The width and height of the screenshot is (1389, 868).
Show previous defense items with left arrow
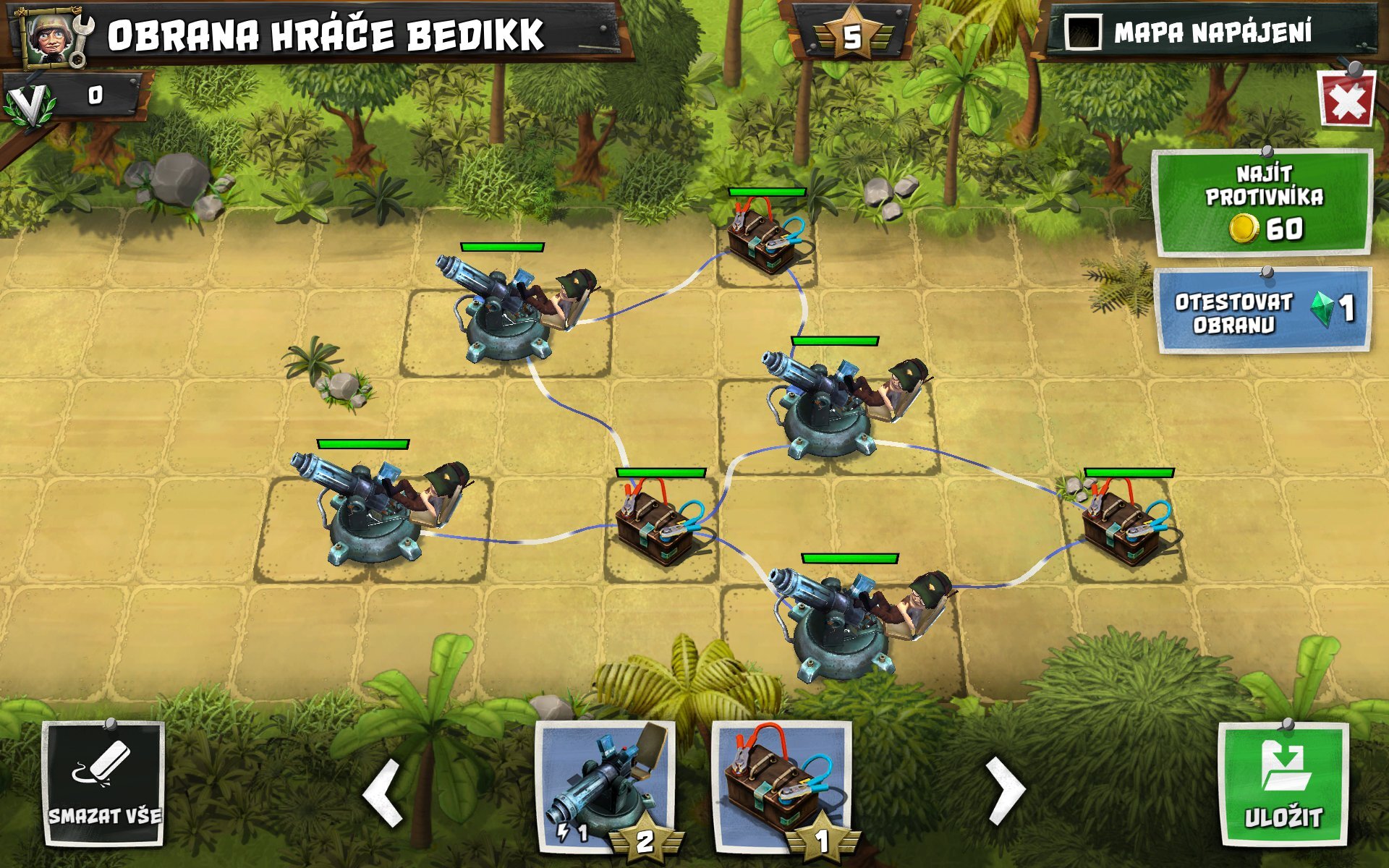coord(383,792)
